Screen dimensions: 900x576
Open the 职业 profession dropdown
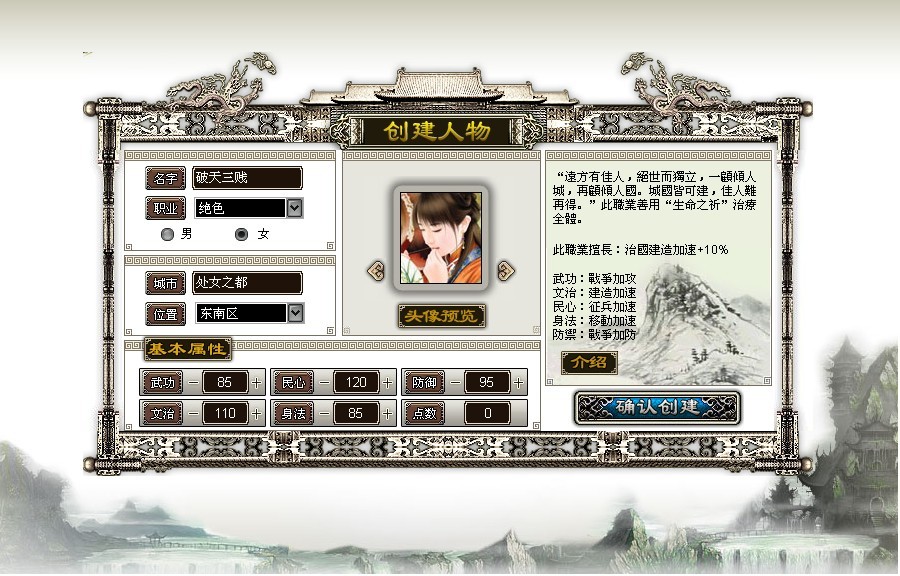click(x=295, y=208)
